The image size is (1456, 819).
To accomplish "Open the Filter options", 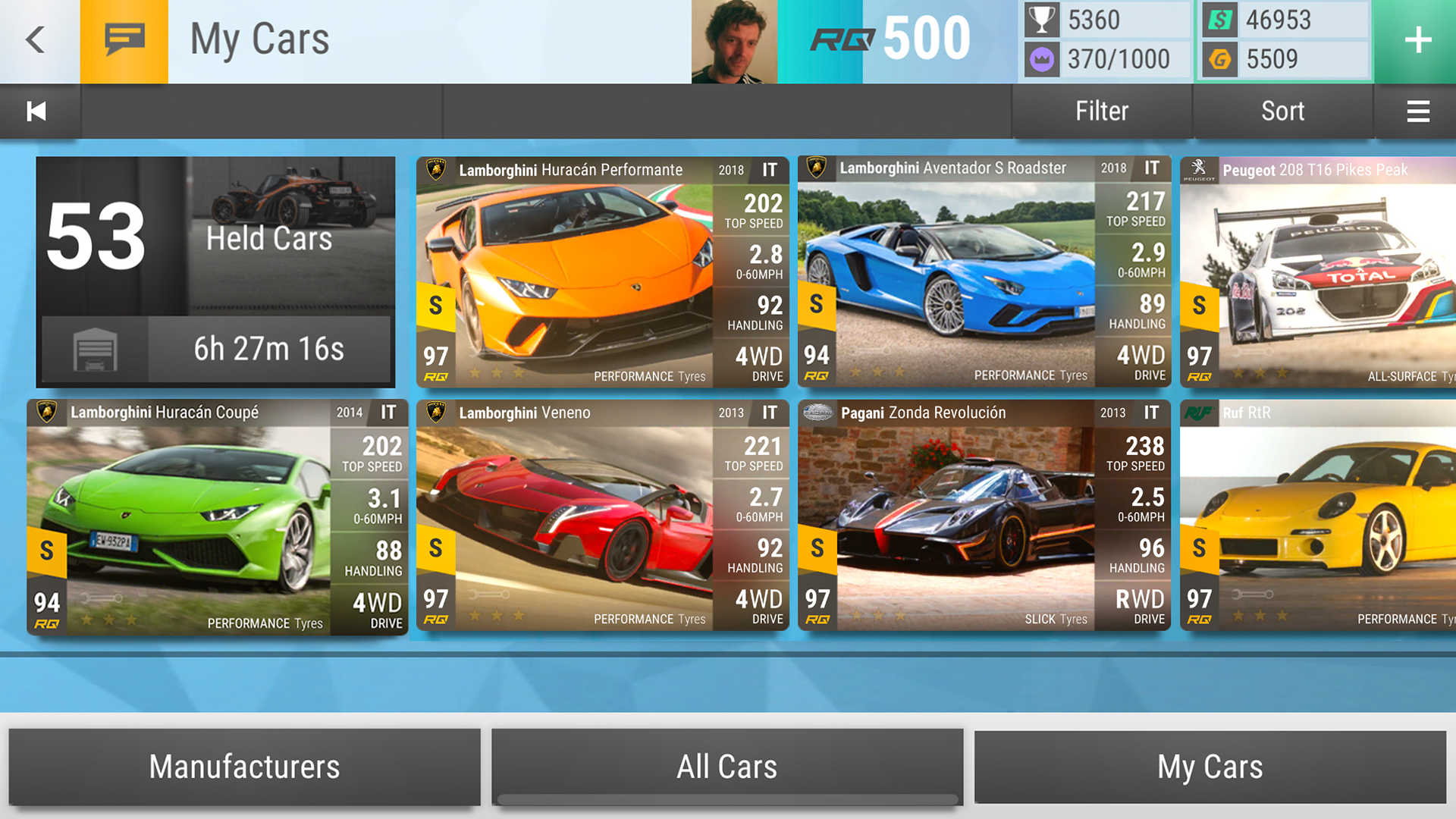I will 1101,111.
